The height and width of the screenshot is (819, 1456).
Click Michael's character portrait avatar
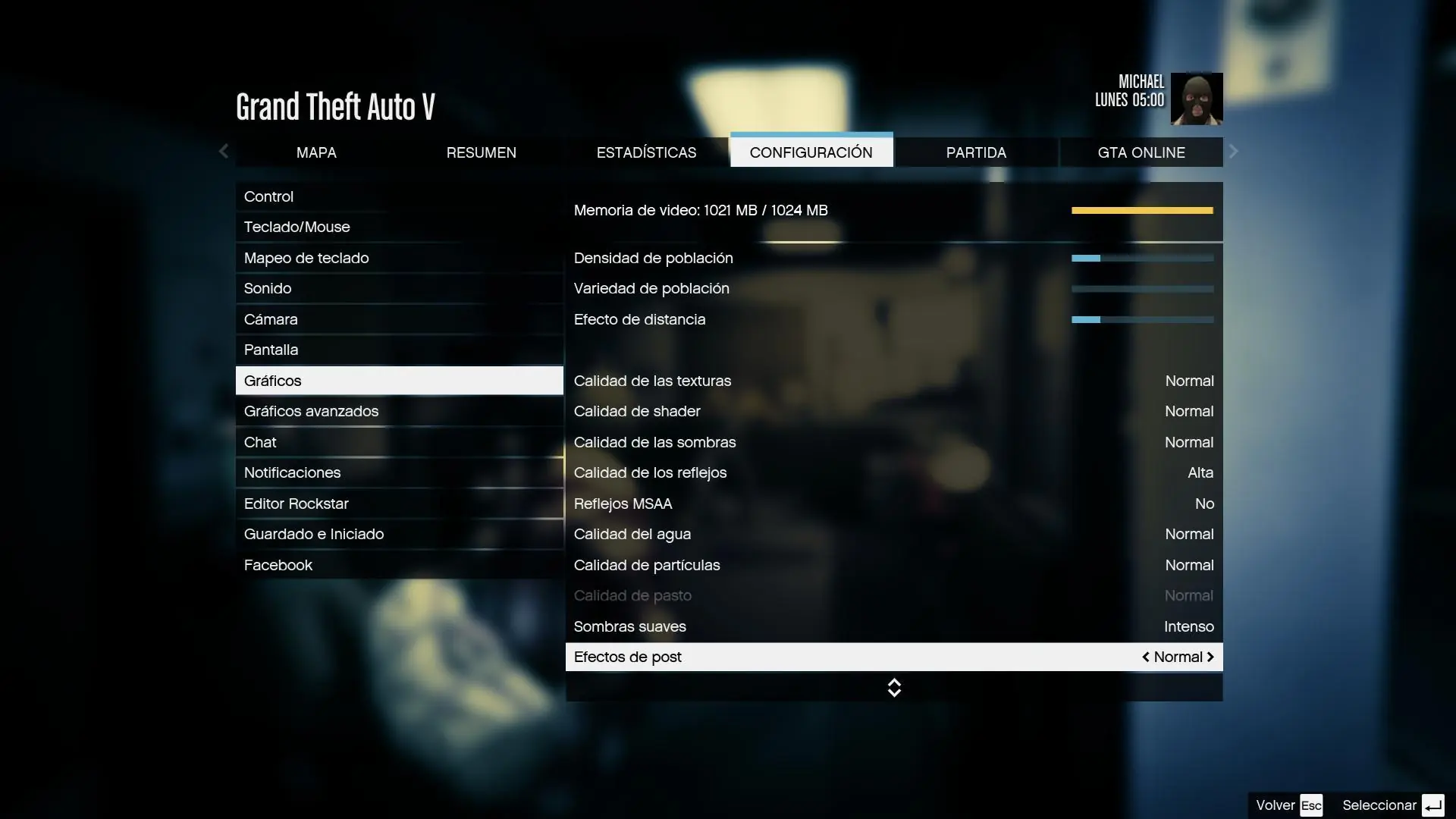(x=1197, y=98)
